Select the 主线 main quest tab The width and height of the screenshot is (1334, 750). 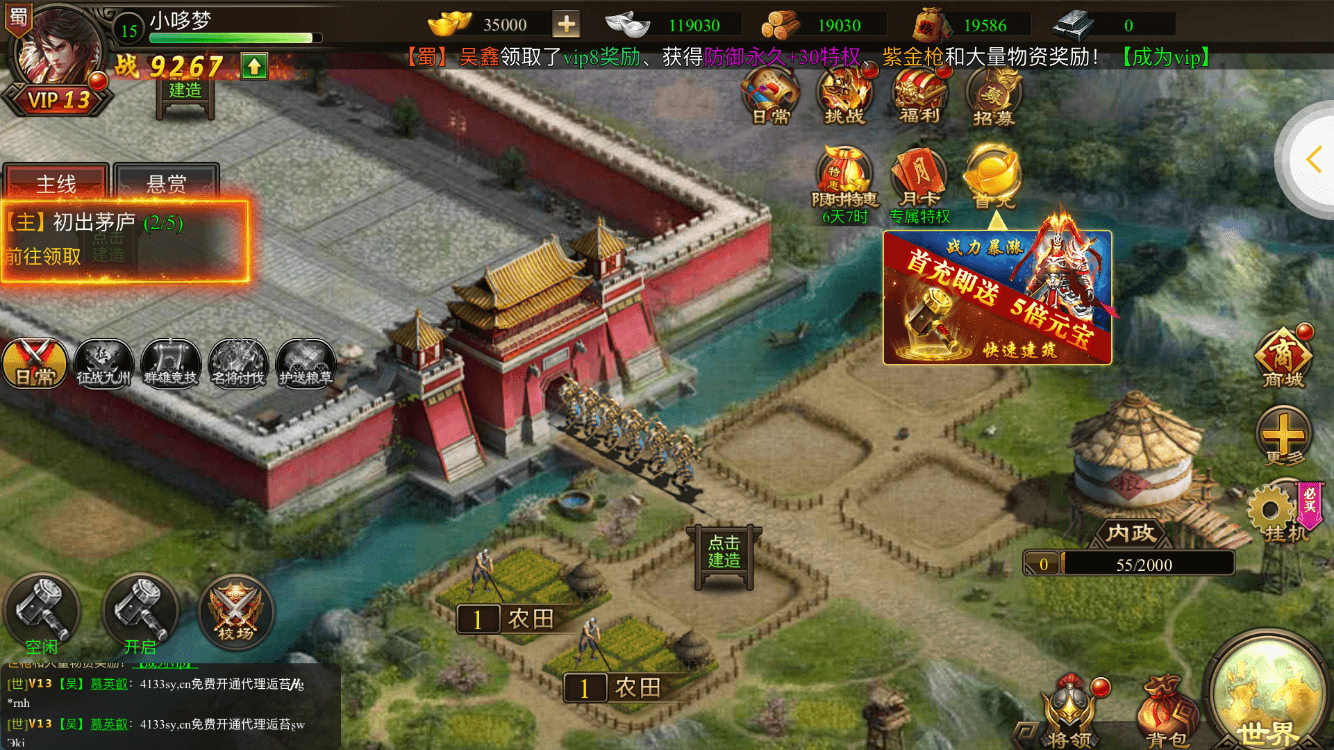point(56,184)
